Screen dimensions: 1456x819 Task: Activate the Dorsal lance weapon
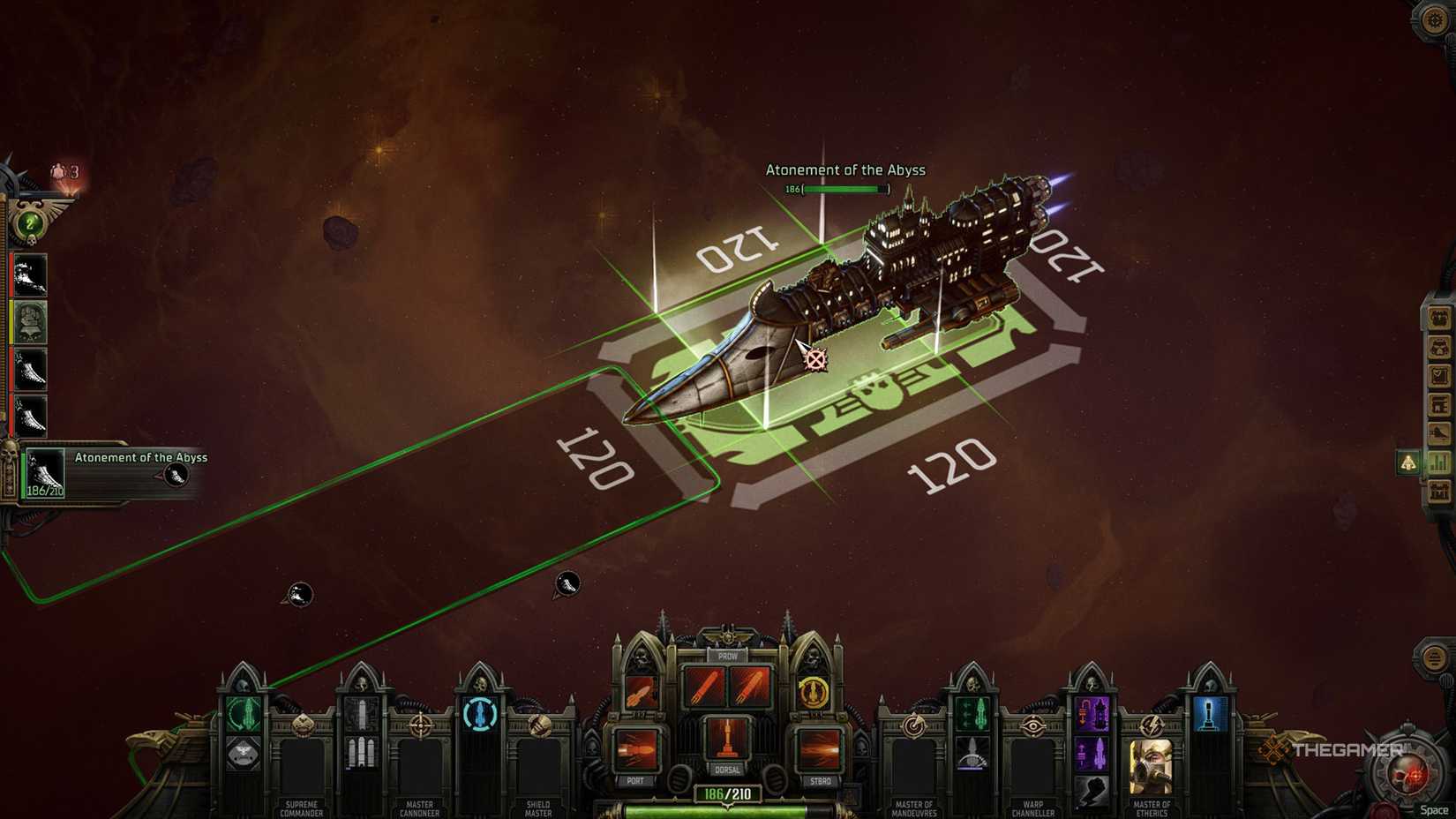click(727, 738)
